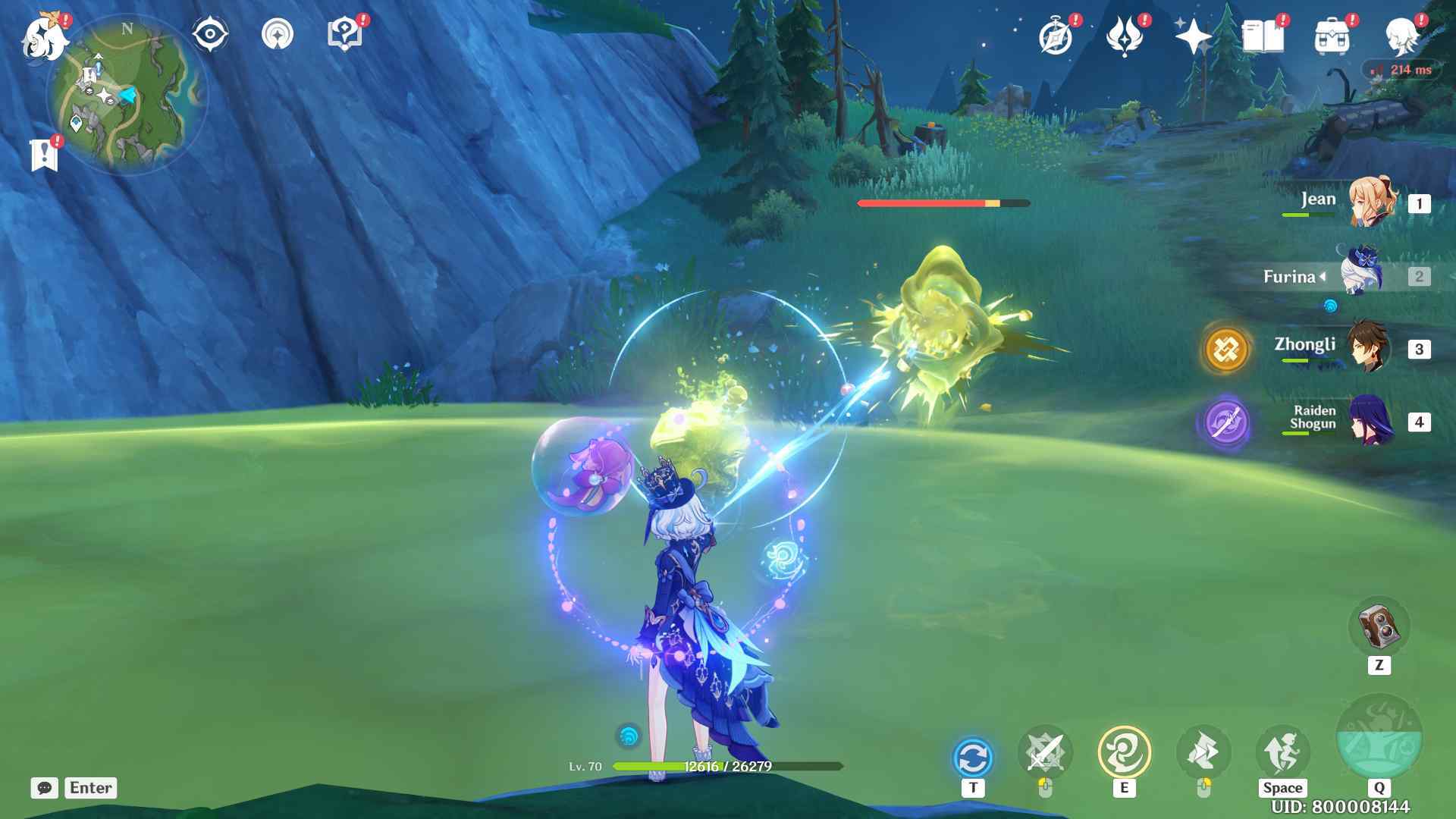Switch to Raiden Shogun in the party

pyautogui.click(x=1370, y=421)
